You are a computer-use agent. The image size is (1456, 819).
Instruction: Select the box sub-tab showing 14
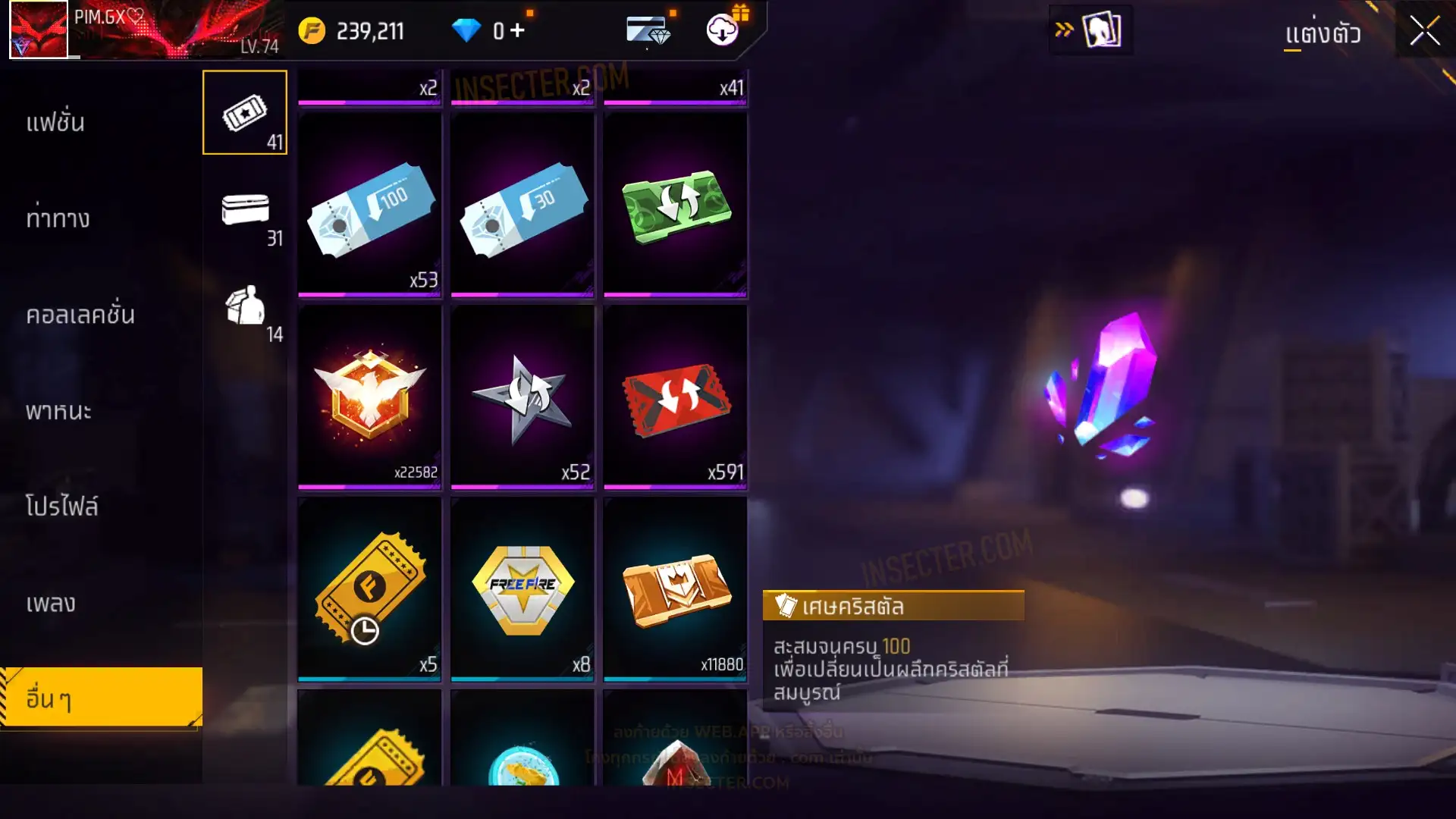245,311
